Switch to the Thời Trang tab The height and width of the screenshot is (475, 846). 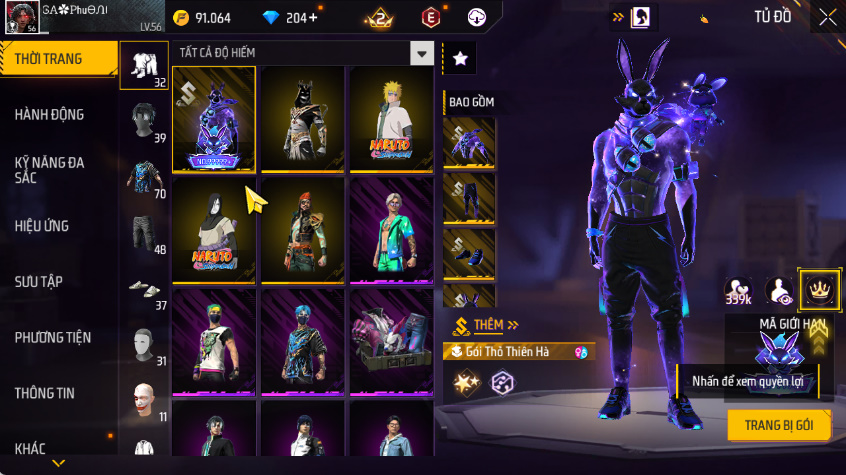pyautogui.click(x=50, y=59)
